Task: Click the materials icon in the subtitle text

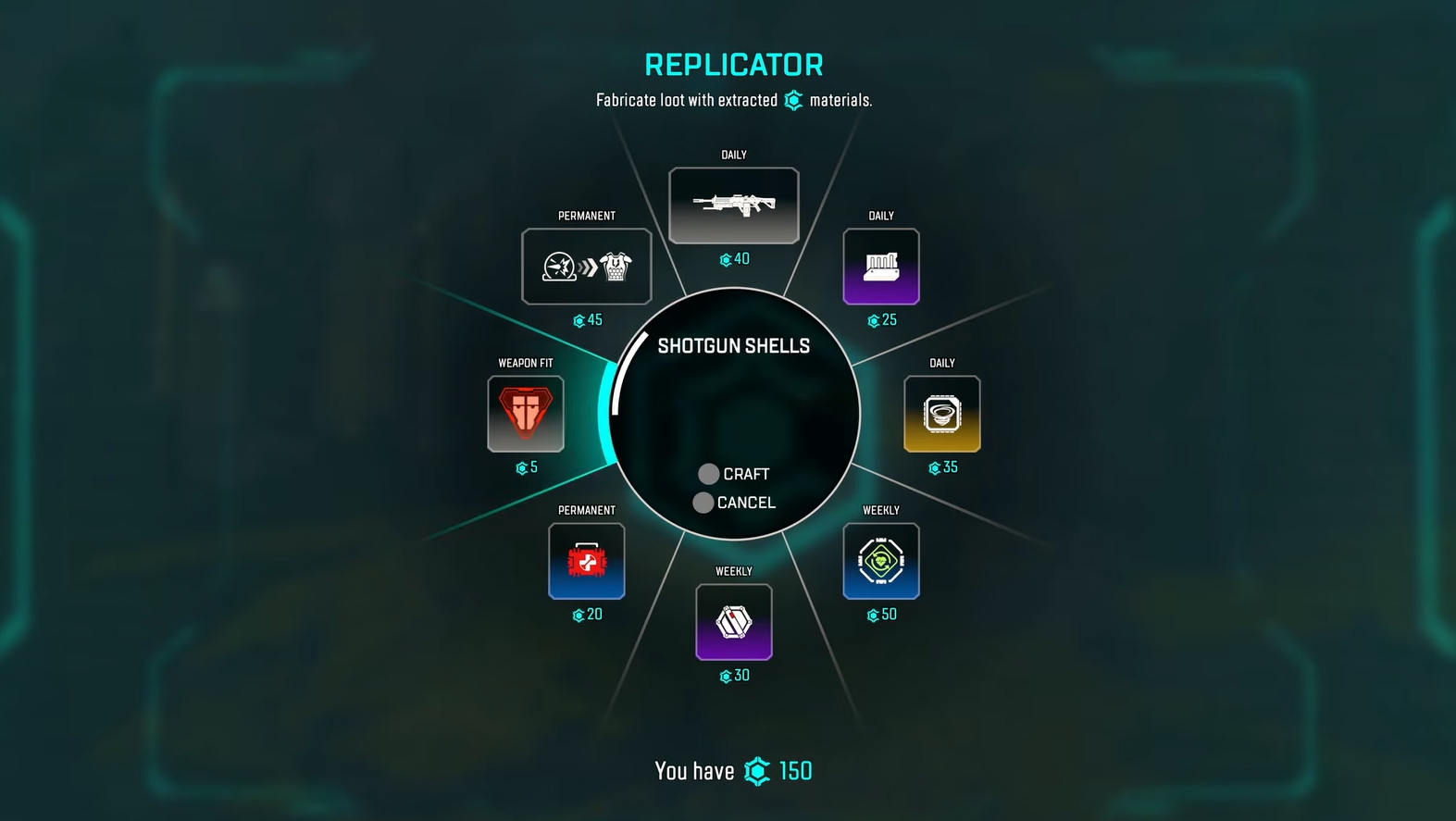Action: coord(792,100)
